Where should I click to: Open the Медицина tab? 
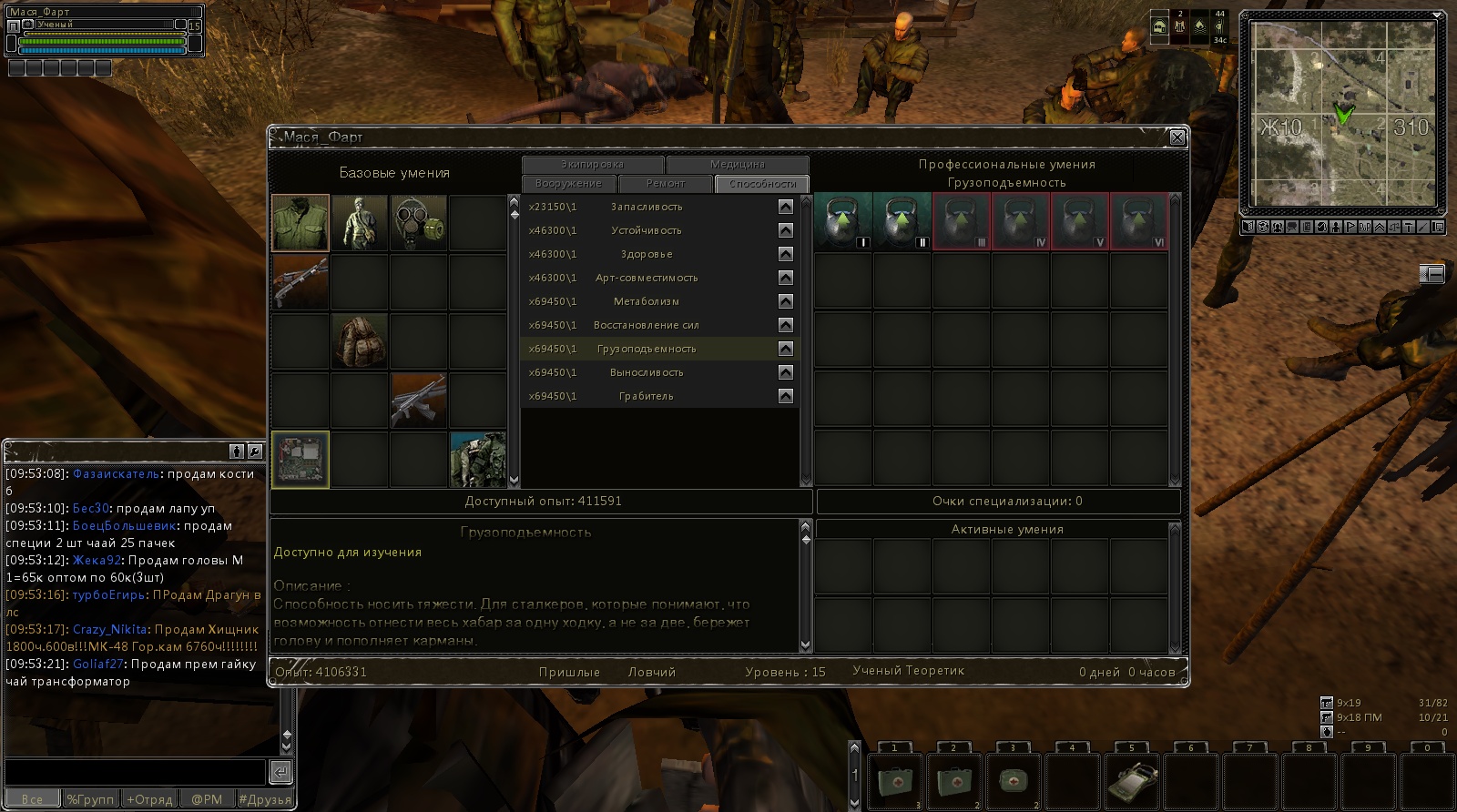pyautogui.click(x=737, y=165)
